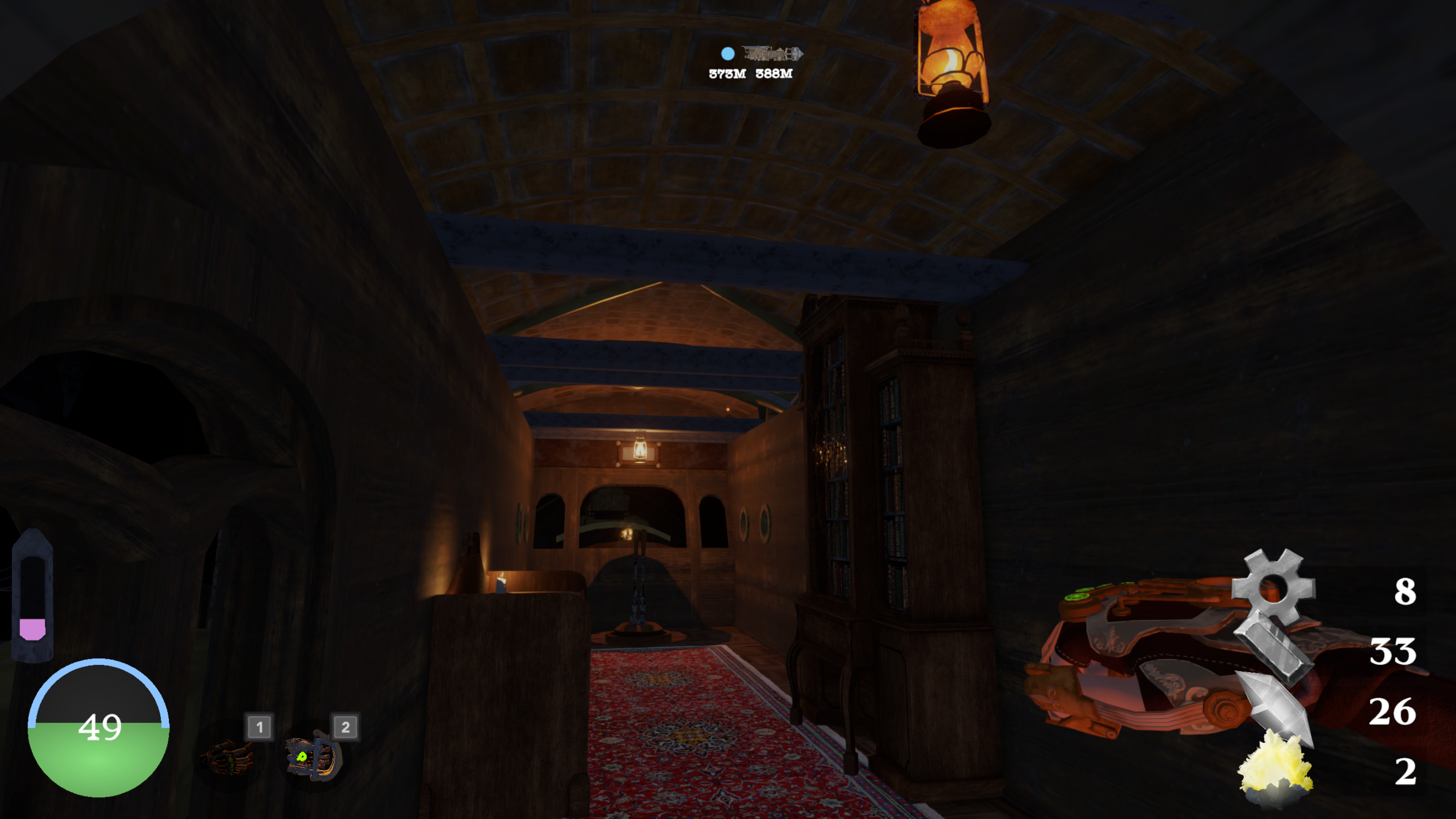Click the 373M distance label

[726, 74]
